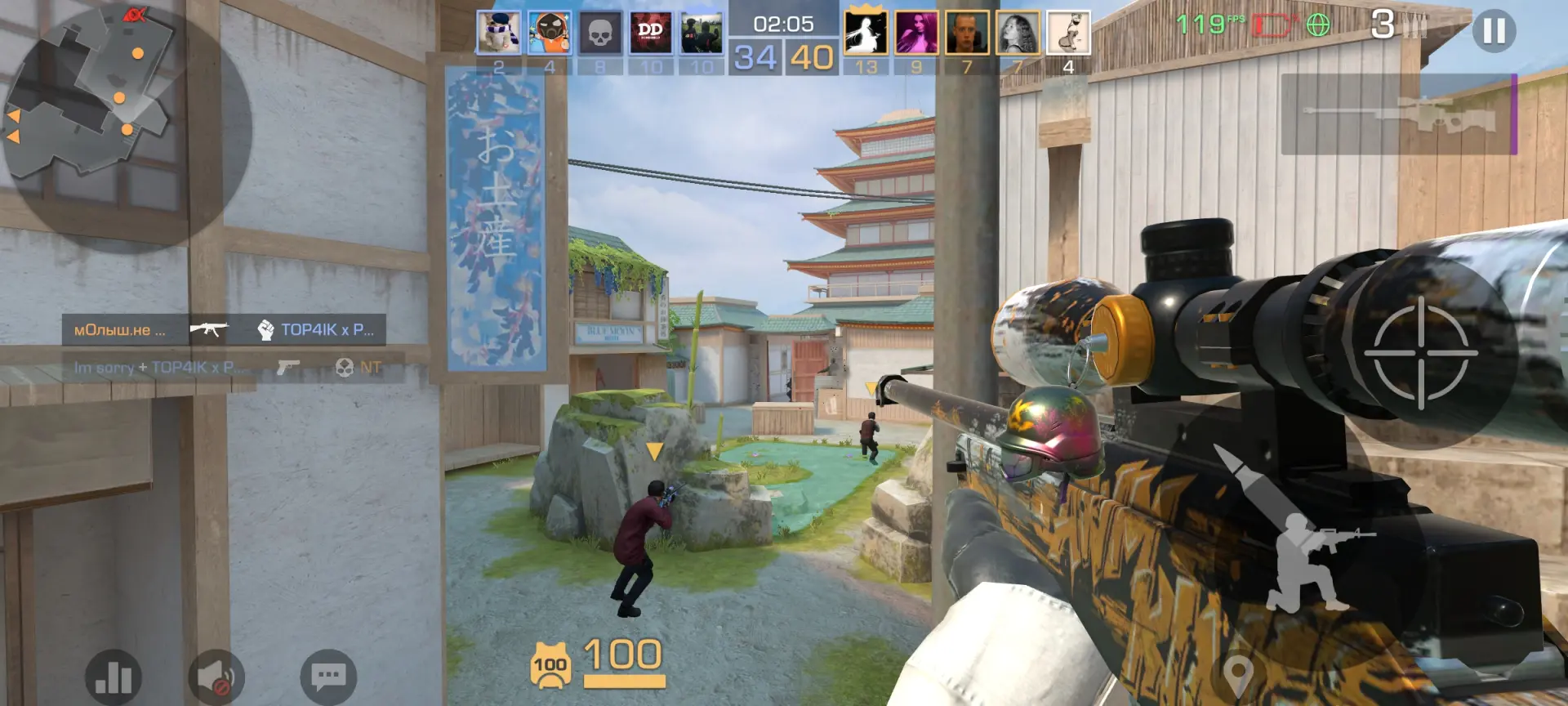Toggle the muted voice speaker icon

tap(216, 677)
